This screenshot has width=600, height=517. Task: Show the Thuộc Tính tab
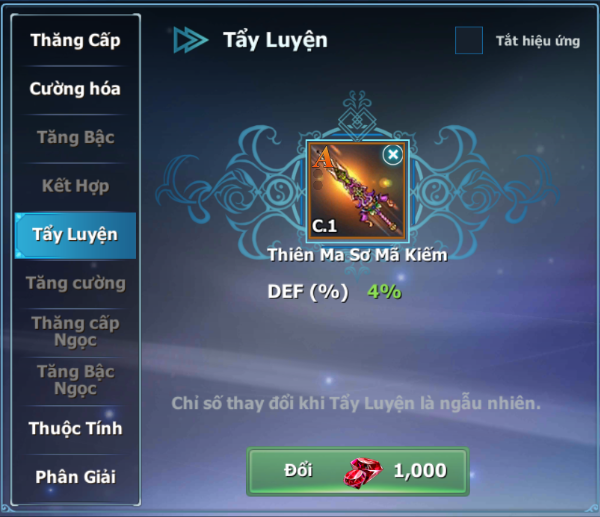coord(75,428)
